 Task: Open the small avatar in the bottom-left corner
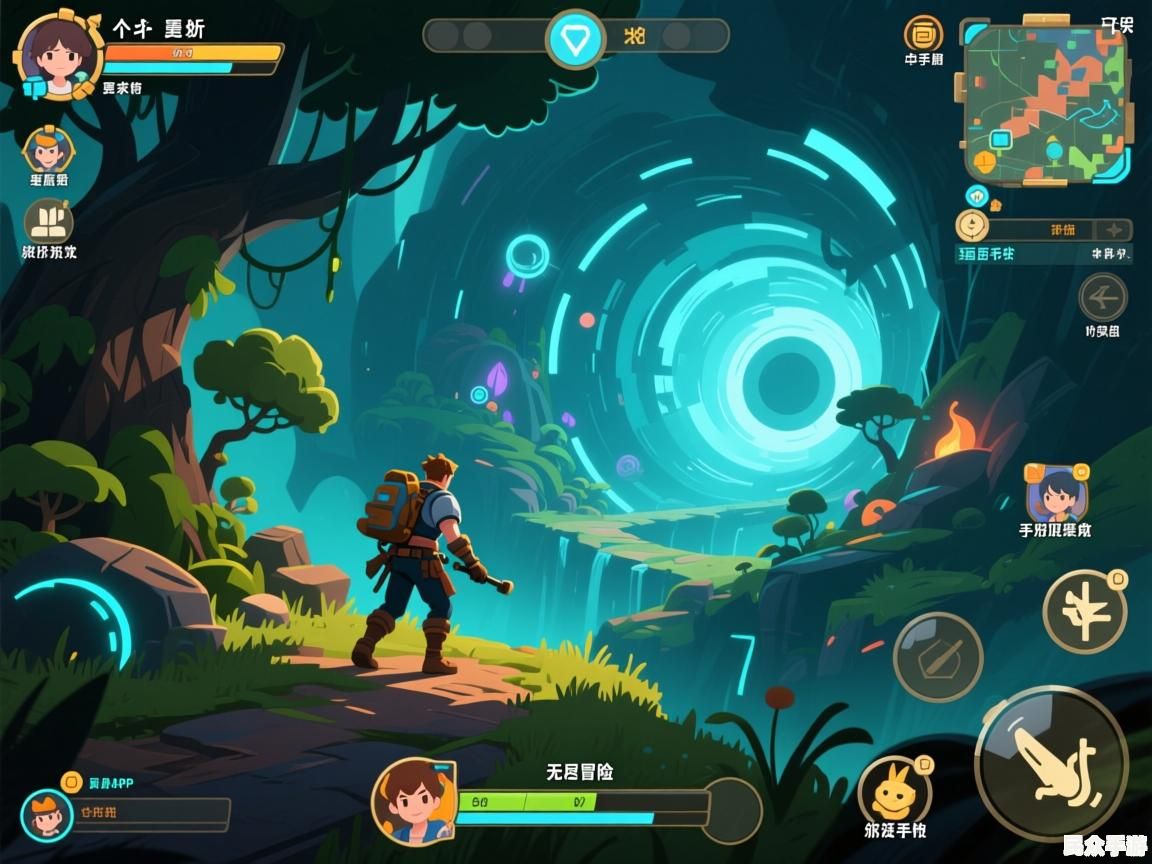click(46, 814)
